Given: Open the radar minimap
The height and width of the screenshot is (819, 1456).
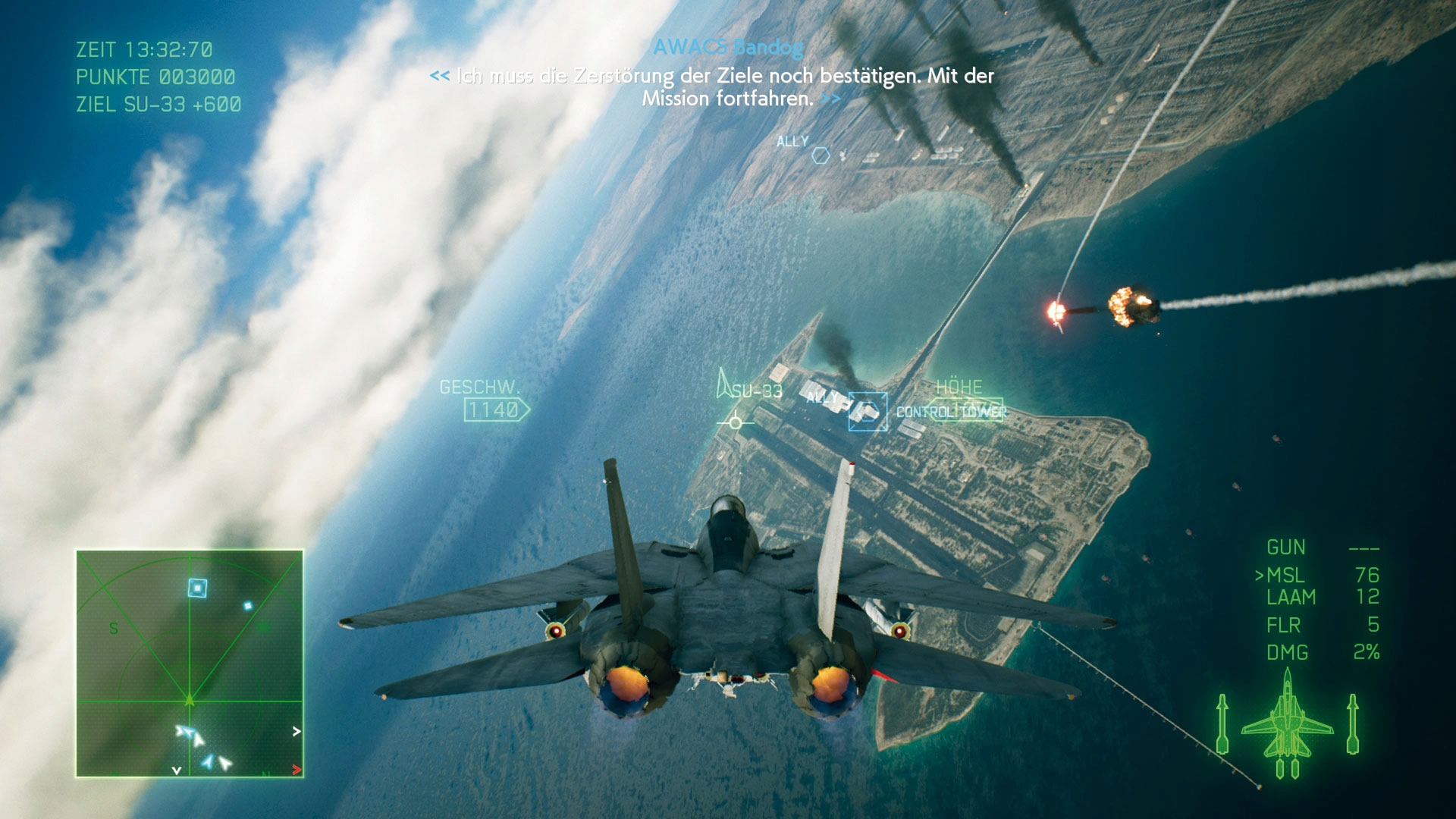Looking at the screenshot, I should point(190,664).
